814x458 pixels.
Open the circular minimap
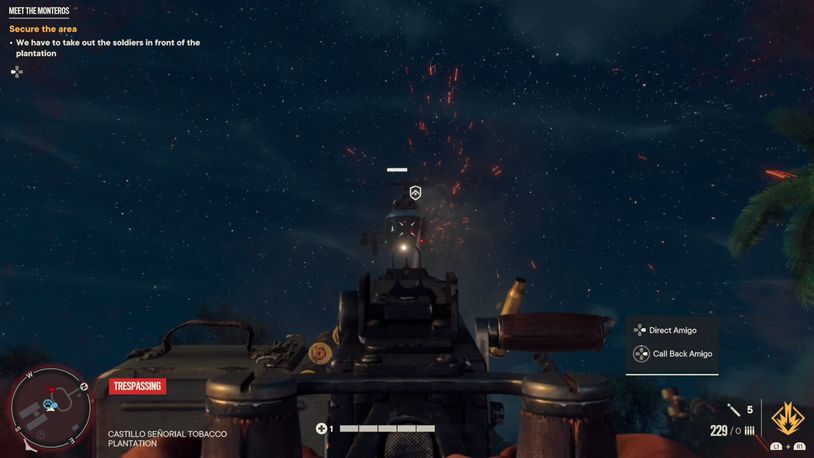click(51, 407)
